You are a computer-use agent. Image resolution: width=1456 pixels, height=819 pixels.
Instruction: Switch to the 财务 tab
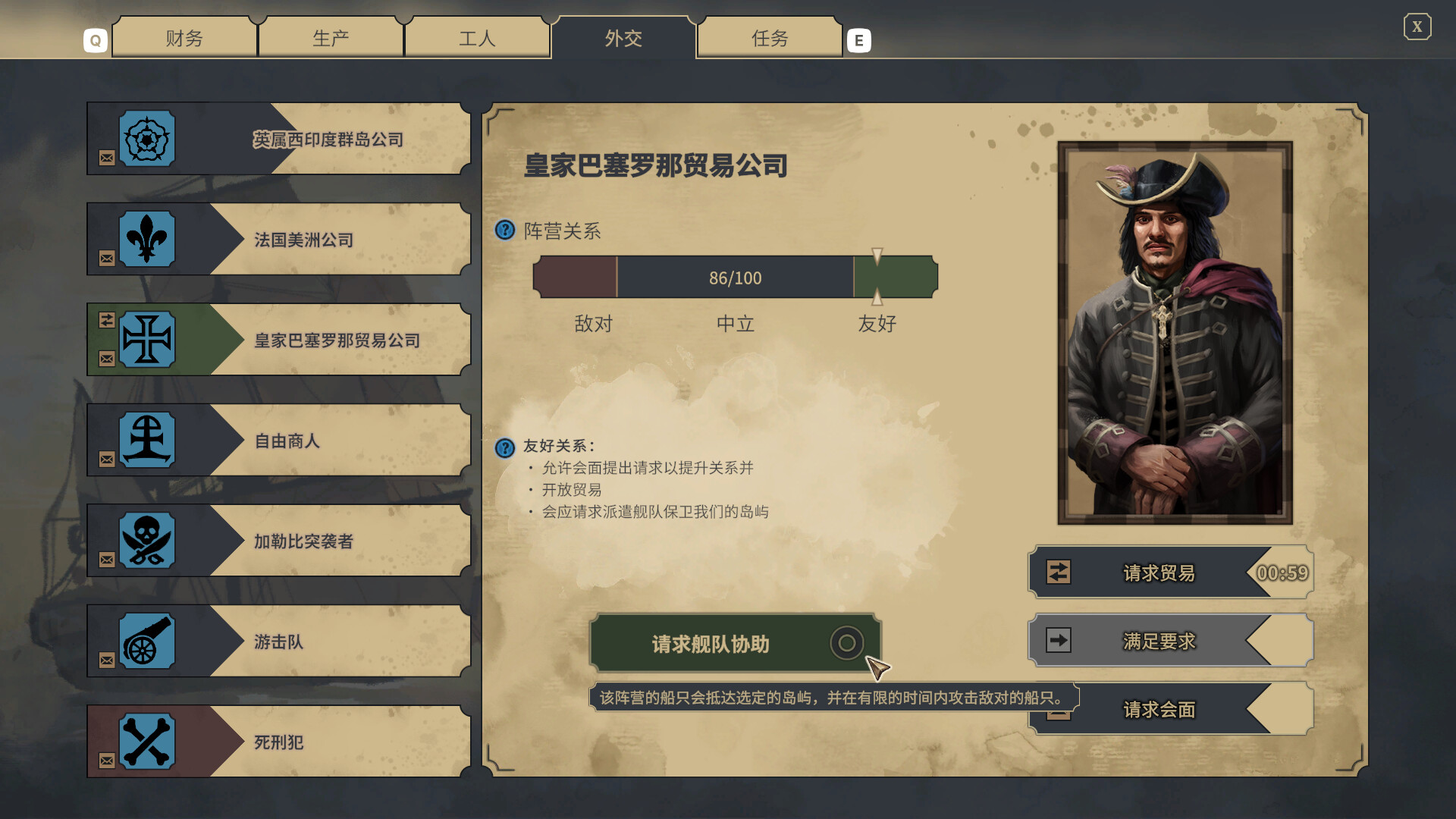184,38
